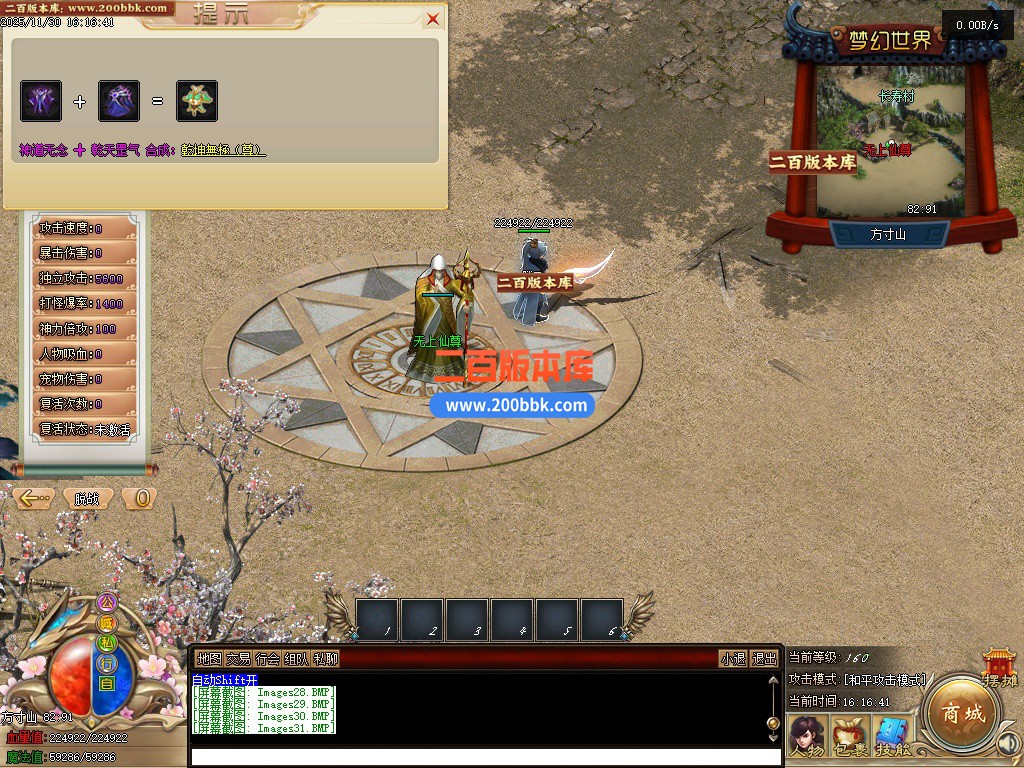Select the green-gold synthesis result item icon
1024x768 pixels.
(x=197, y=101)
